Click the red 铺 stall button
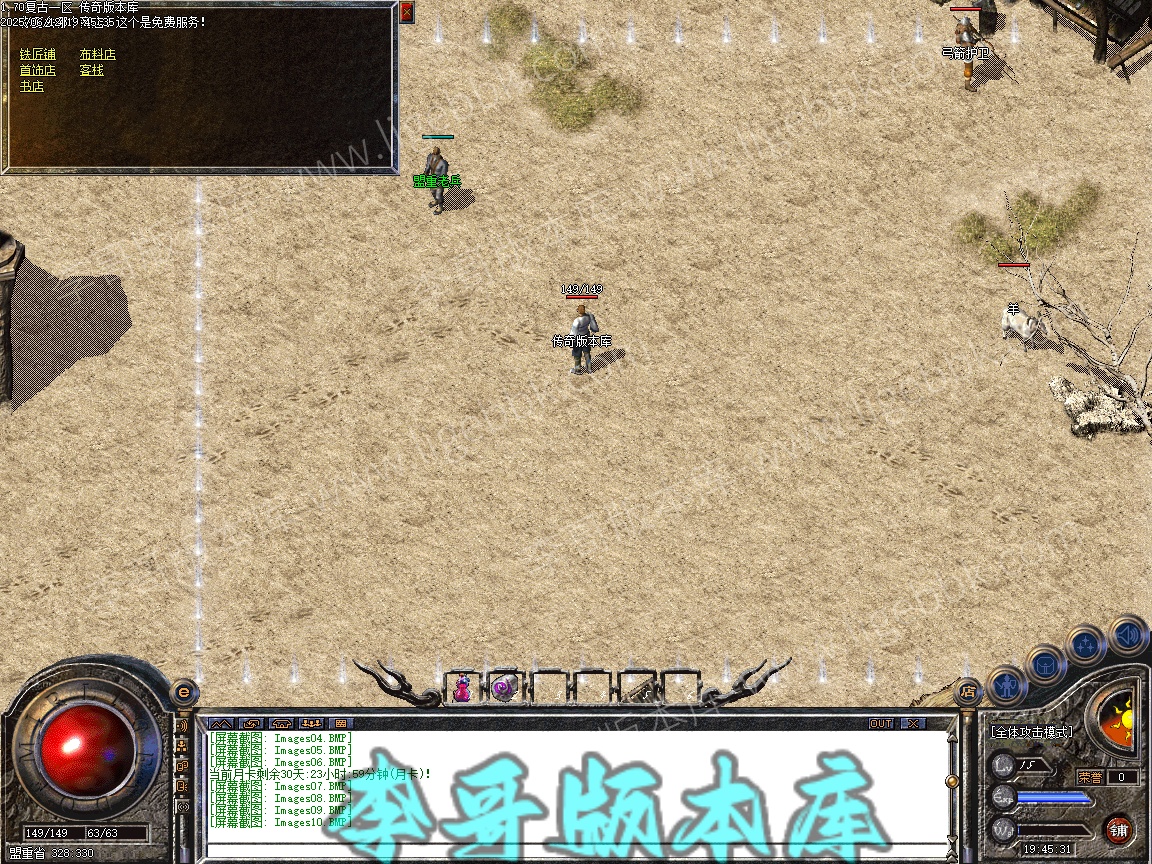 coord(1118,829)
